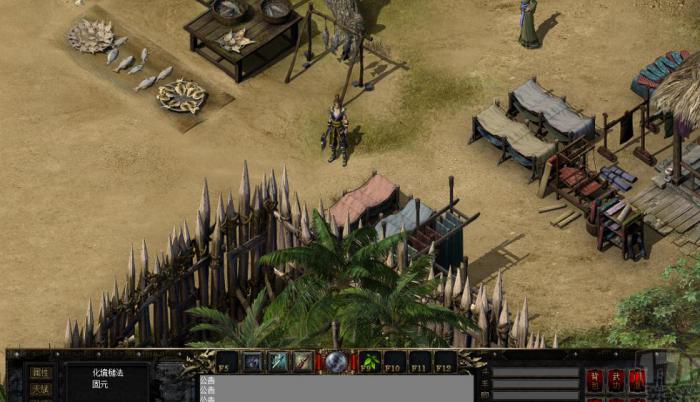
Task: Click the first red menu button
Action: 595,379
